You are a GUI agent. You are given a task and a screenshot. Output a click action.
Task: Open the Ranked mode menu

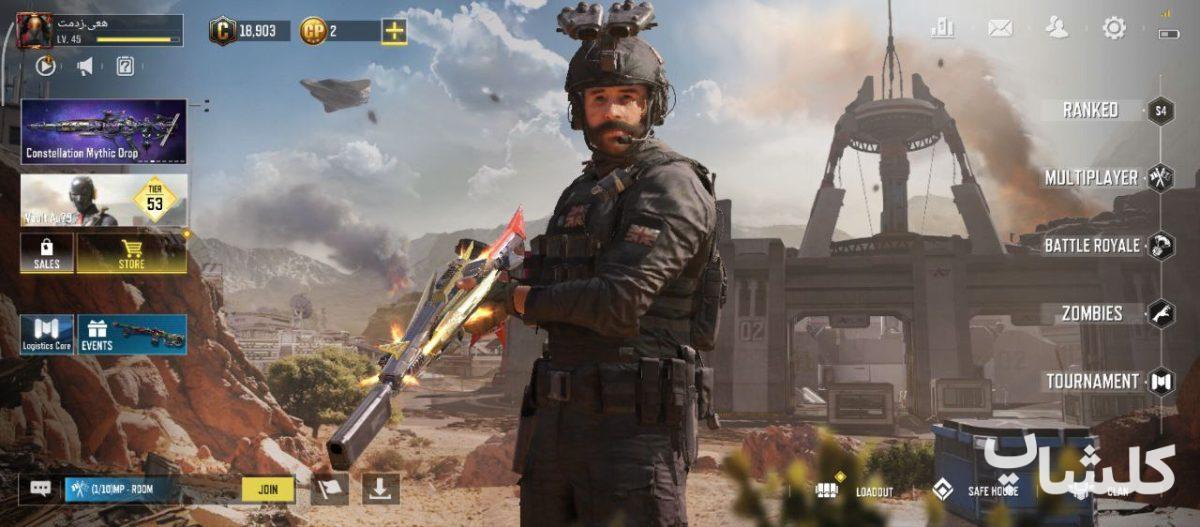point(1091,110)
